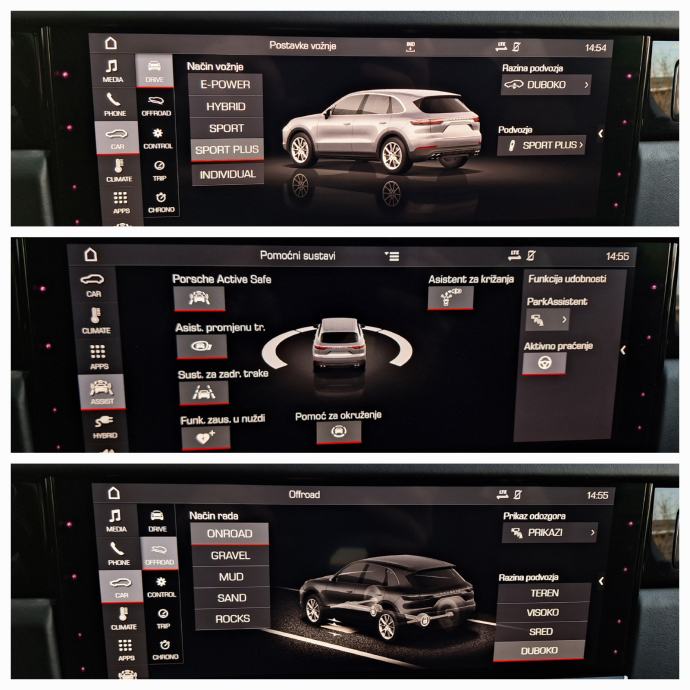The width and height of the screenshot is (690, 690).
Task: Choose the GRAVEL mode
Action: pyautogui.click(x=230, y=555)
